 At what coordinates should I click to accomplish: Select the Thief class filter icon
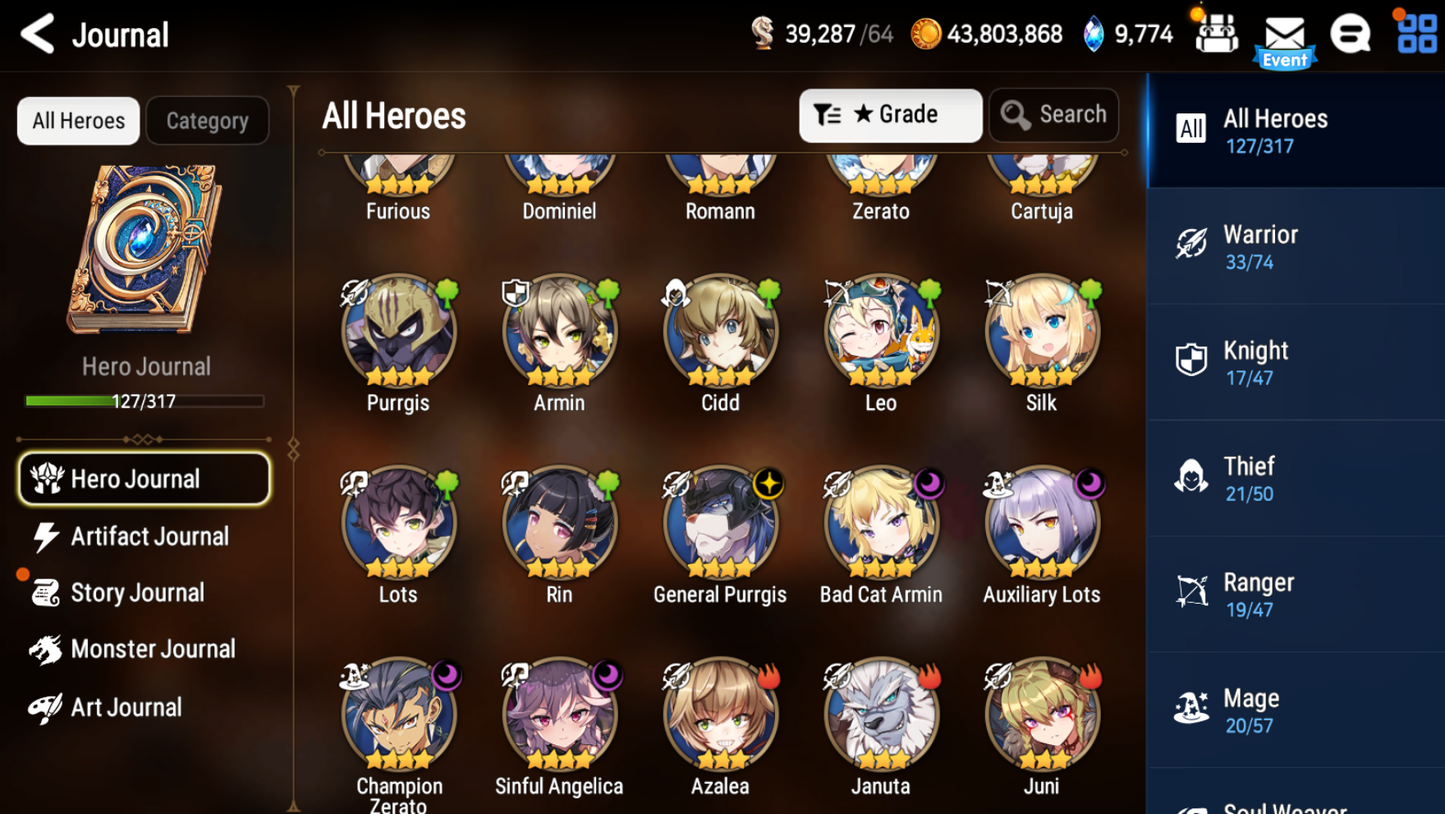tap(1190, 477)
